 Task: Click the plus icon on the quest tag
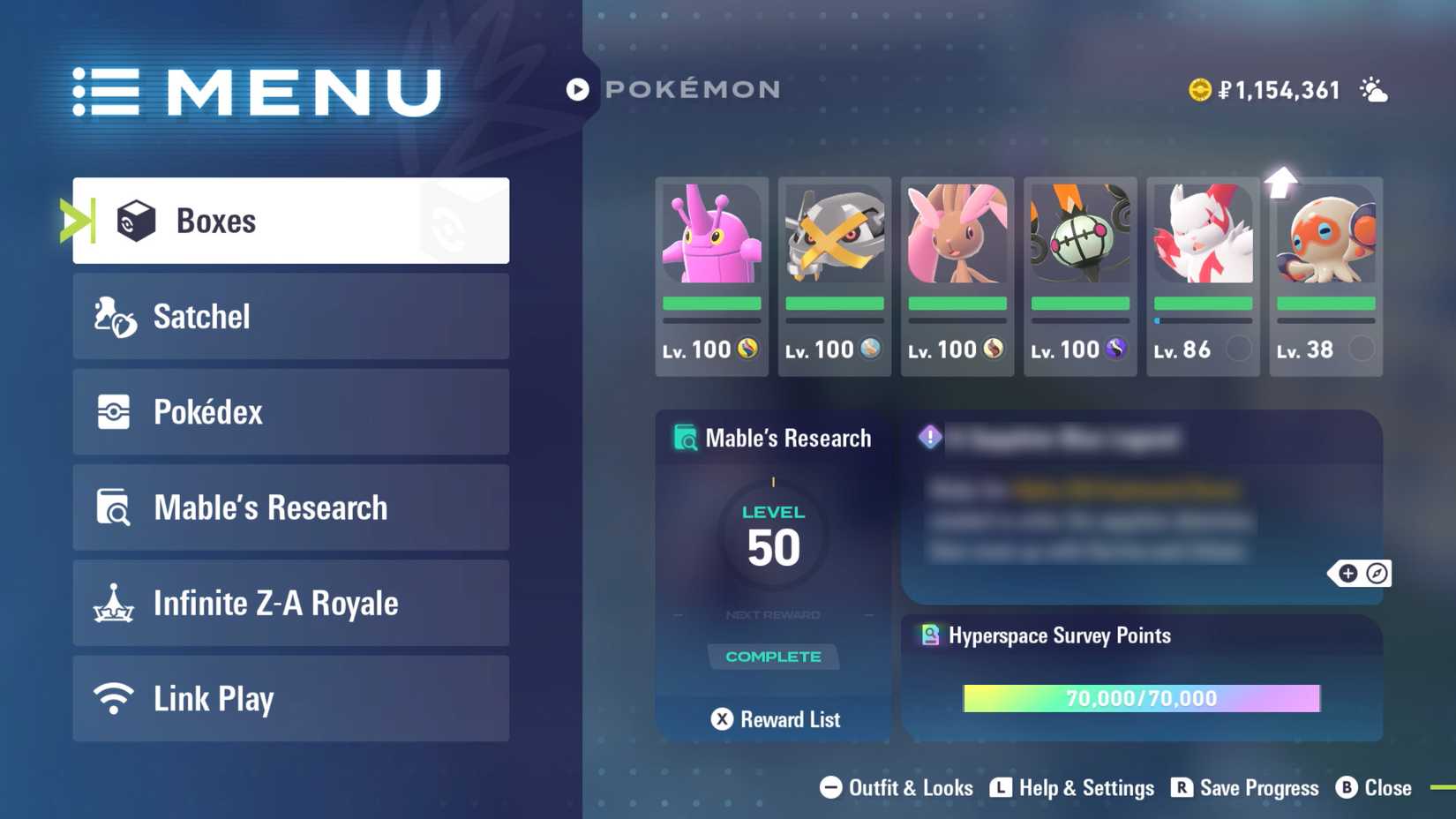[x=1347, y=574]
